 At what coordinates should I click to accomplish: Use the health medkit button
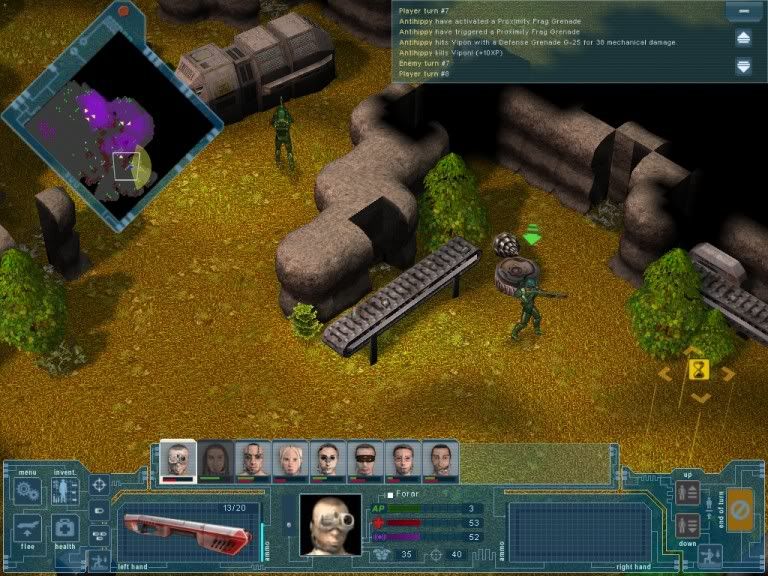click(x=65, y=529)
